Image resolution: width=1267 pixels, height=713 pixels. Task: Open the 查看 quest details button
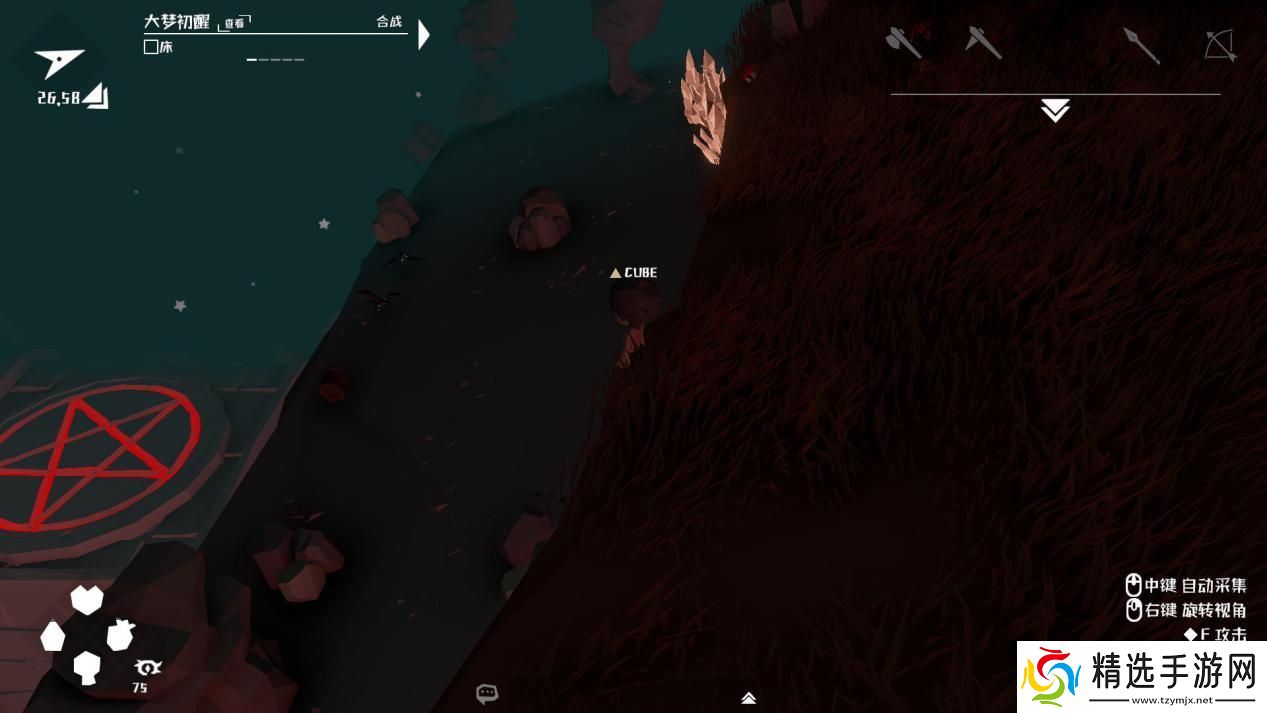point(235,23)
